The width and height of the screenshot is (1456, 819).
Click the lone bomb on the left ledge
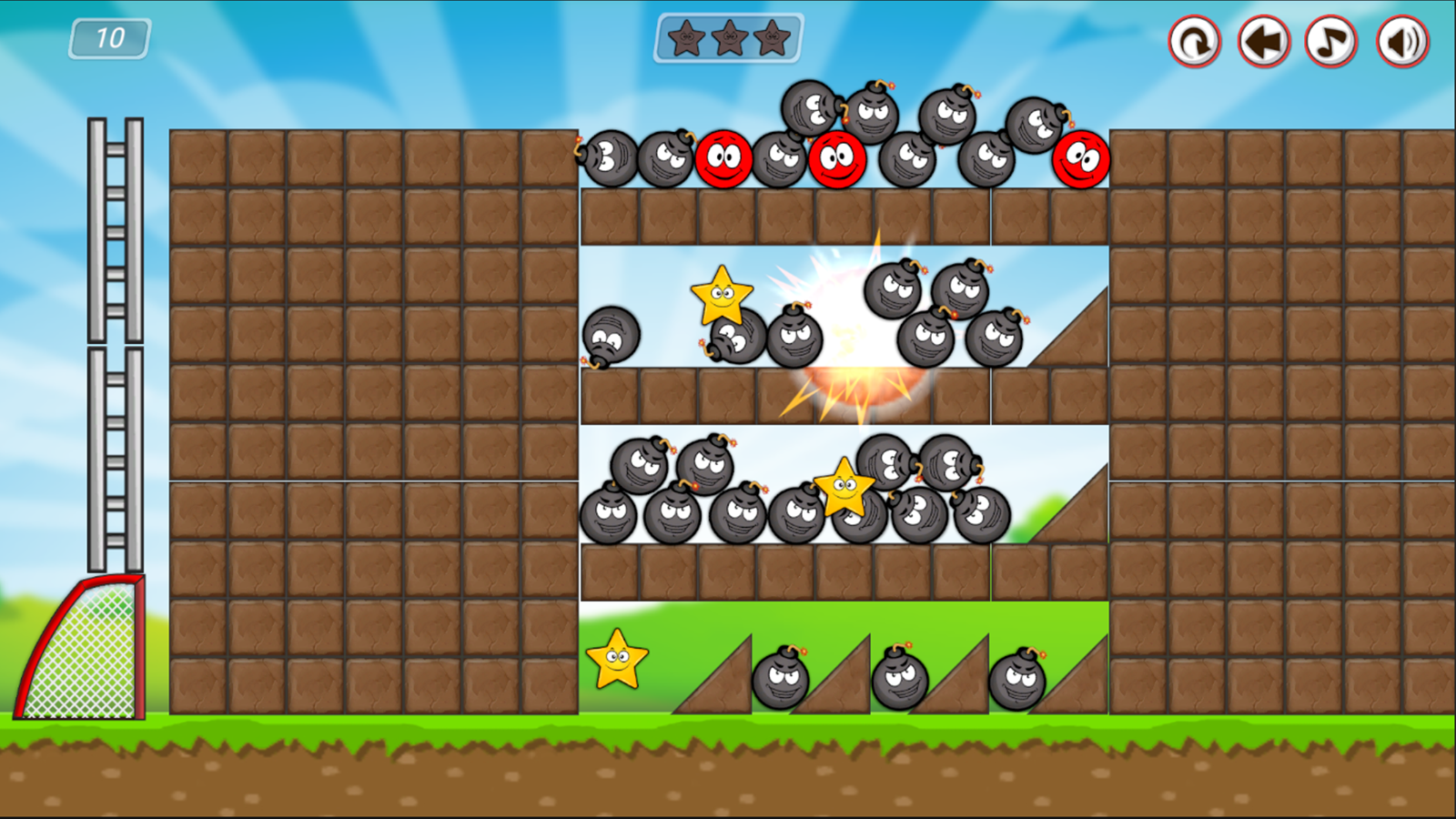point(610,339)
